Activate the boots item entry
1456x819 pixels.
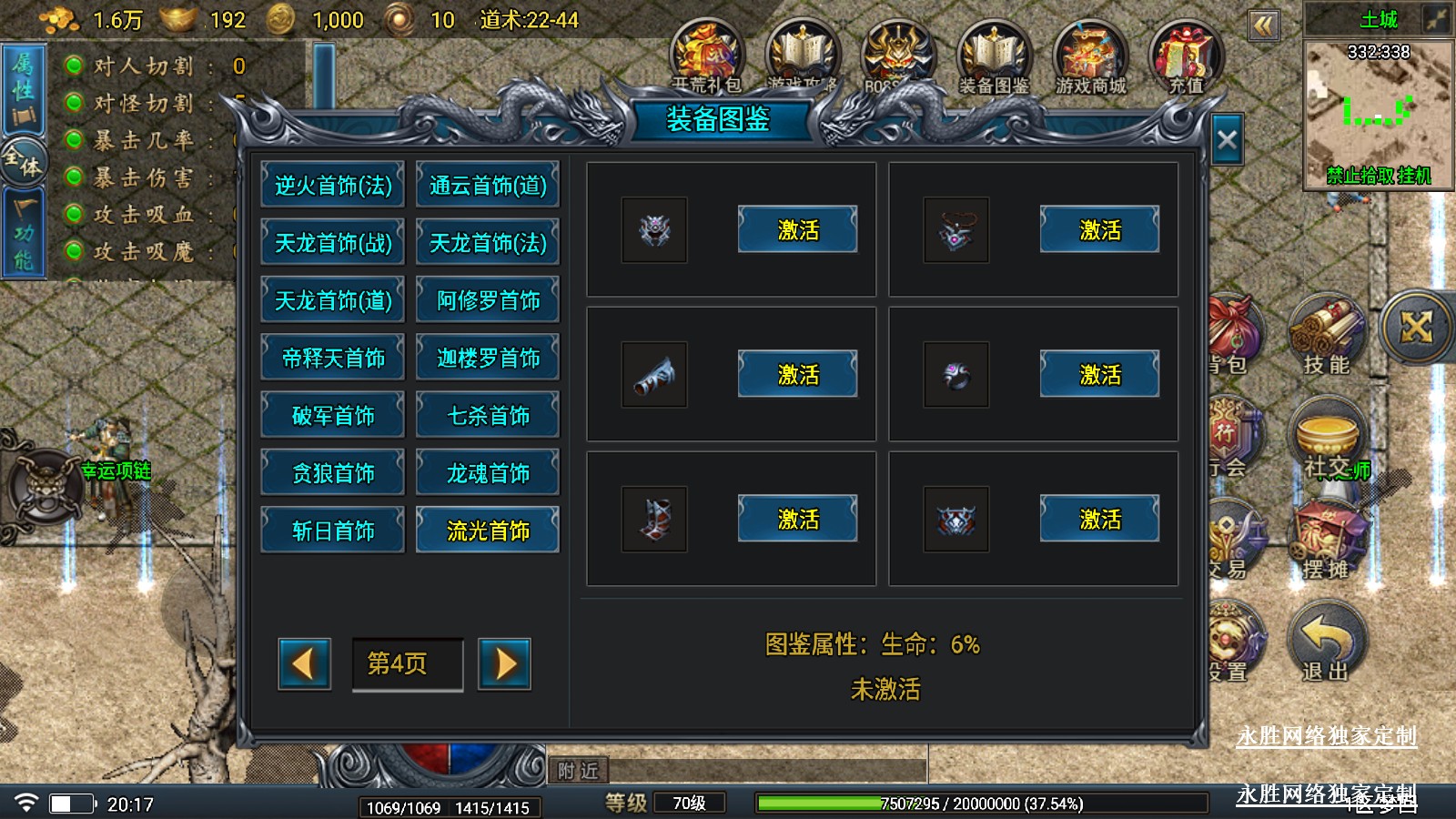tap(797, 520)
